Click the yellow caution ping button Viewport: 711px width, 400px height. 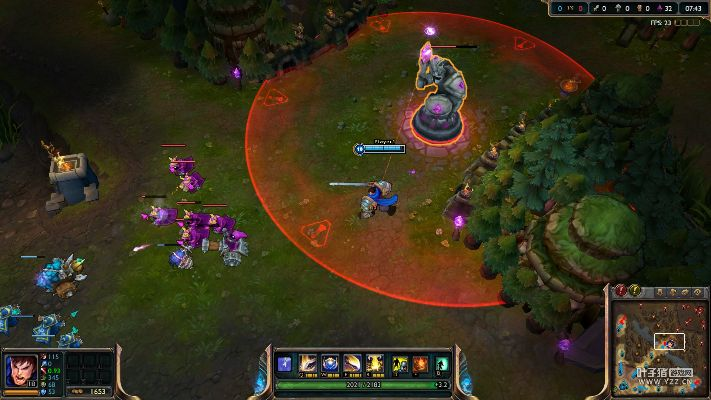(634, 290)
